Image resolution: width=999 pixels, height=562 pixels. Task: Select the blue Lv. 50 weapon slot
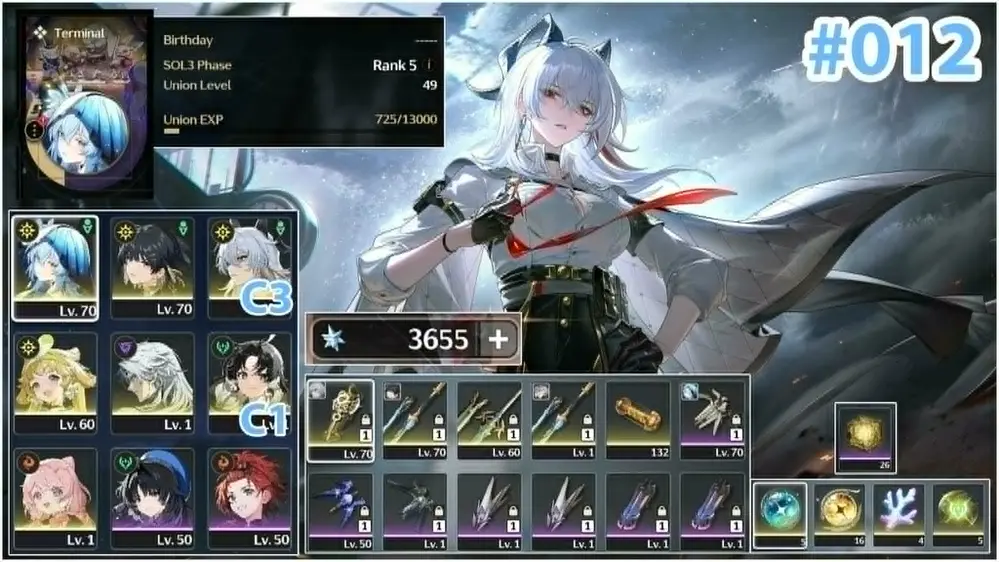[x=340, y=510]
